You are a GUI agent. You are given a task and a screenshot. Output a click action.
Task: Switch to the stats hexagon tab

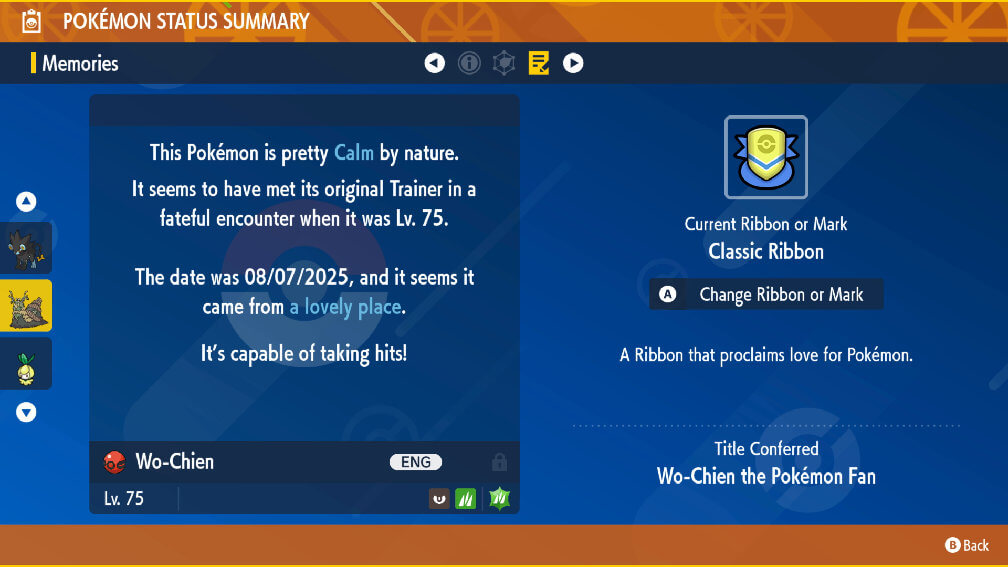pyautogui.click(x=504, y=63)
